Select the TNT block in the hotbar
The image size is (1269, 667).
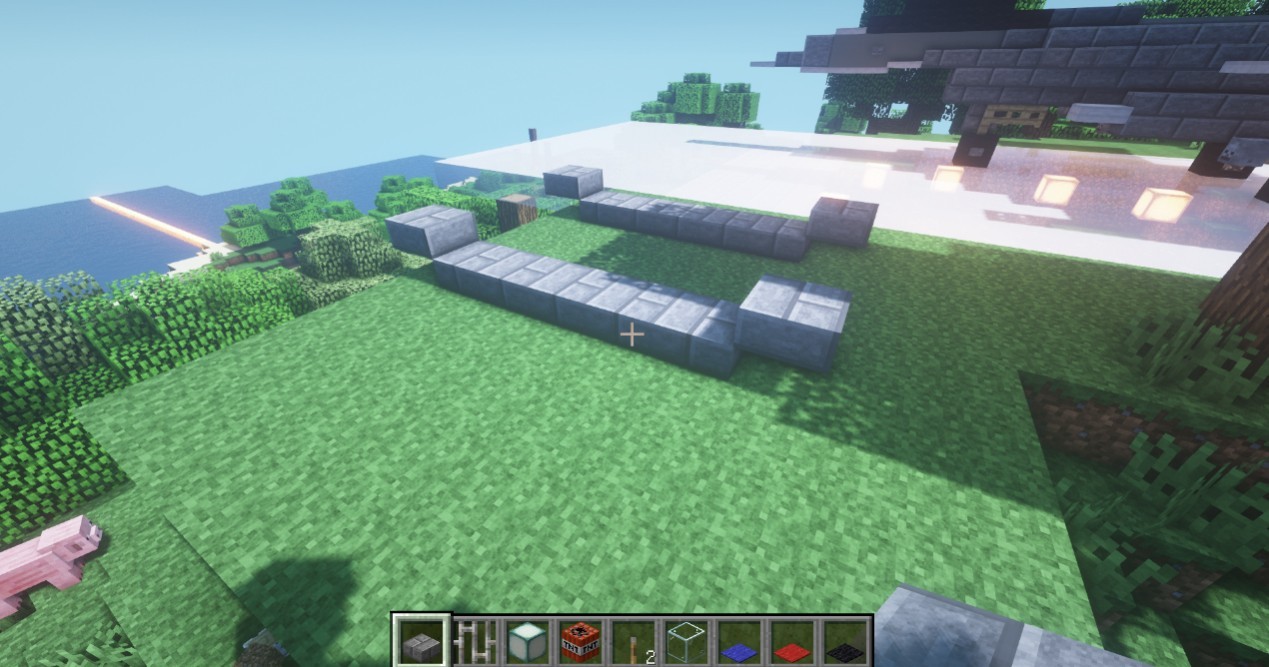tap(580, 640)
